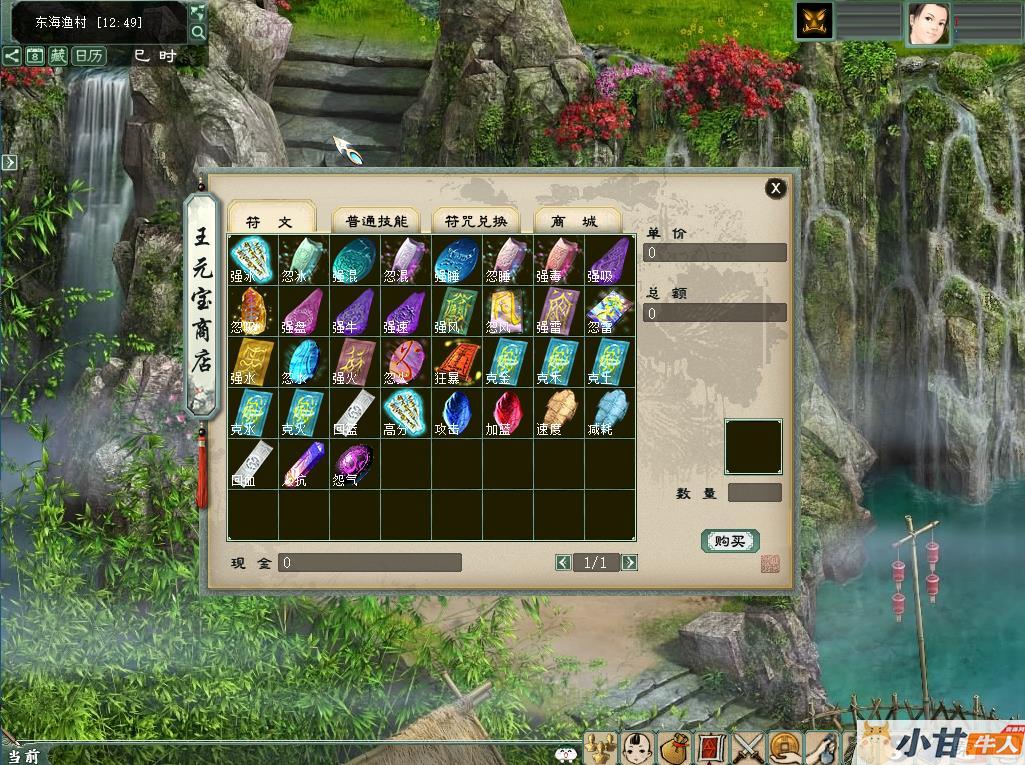Open the 日历 calendar button
Image resolution: width=1025 pixels, height=765 pixels.
click(89, 56)
